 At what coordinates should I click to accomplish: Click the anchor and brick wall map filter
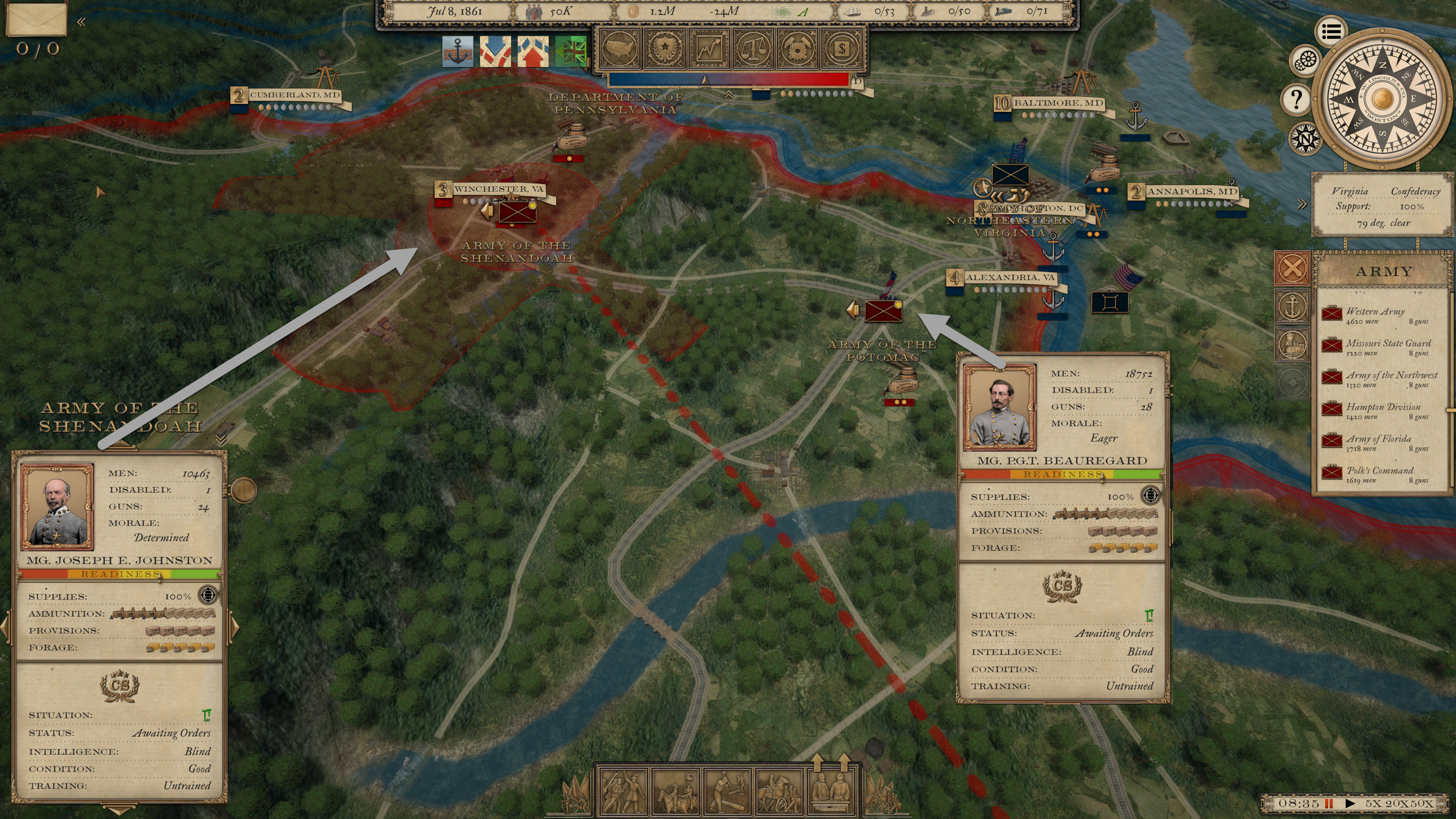457,52
